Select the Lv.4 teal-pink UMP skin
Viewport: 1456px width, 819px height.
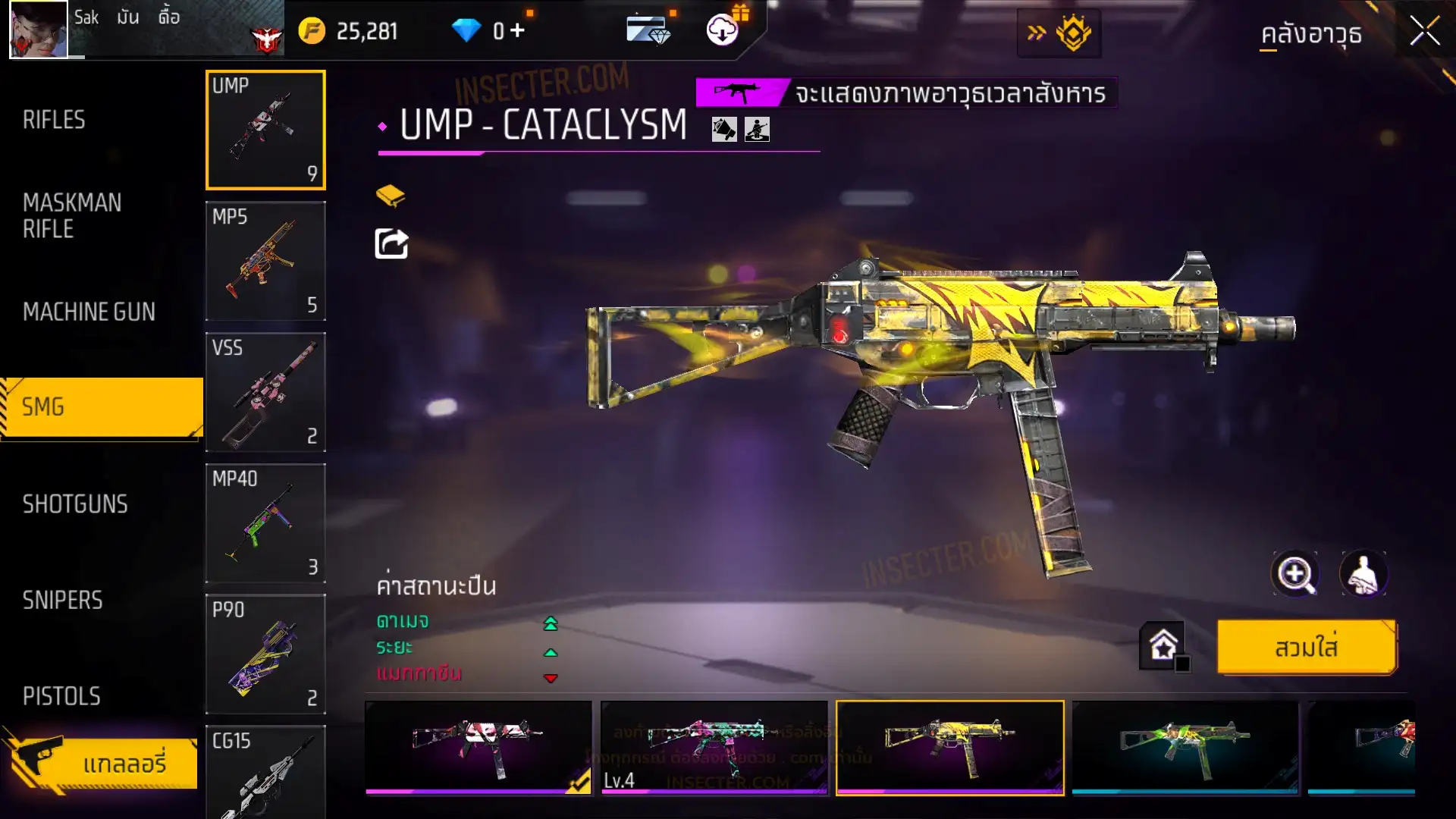coord(714,748)
